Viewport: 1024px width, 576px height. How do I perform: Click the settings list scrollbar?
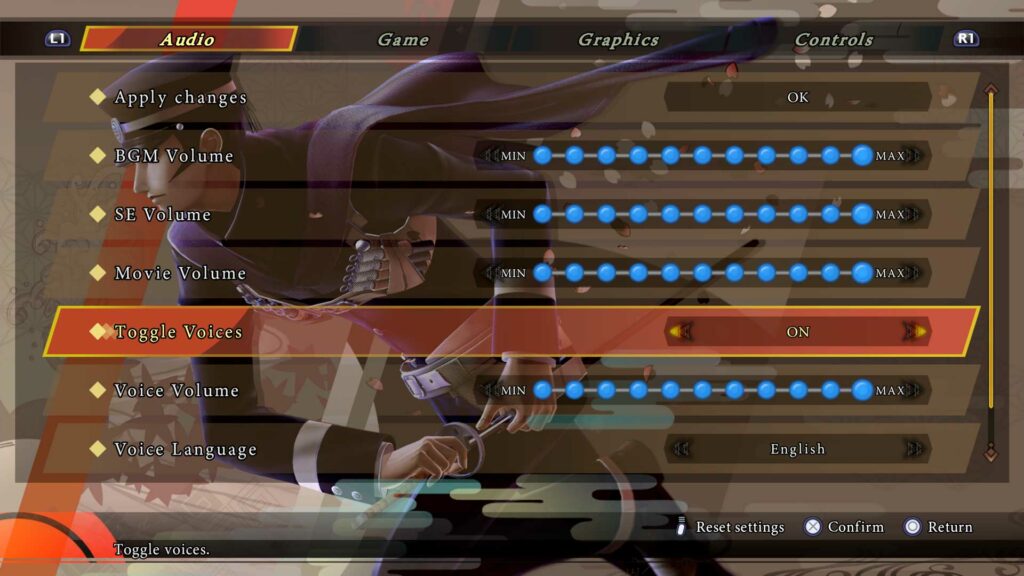tap(991, 270)
